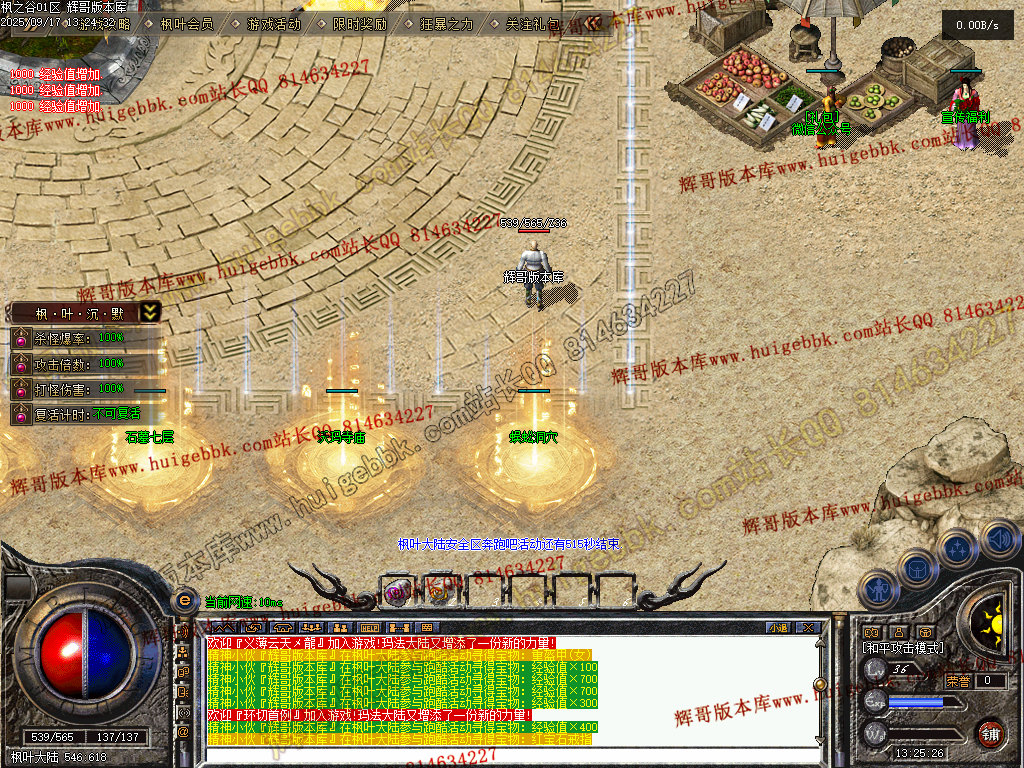This screenshot has height=768, width=1024.
Task: Select the first hotbar slot with the purple item
Action: [x=398, y=592]
